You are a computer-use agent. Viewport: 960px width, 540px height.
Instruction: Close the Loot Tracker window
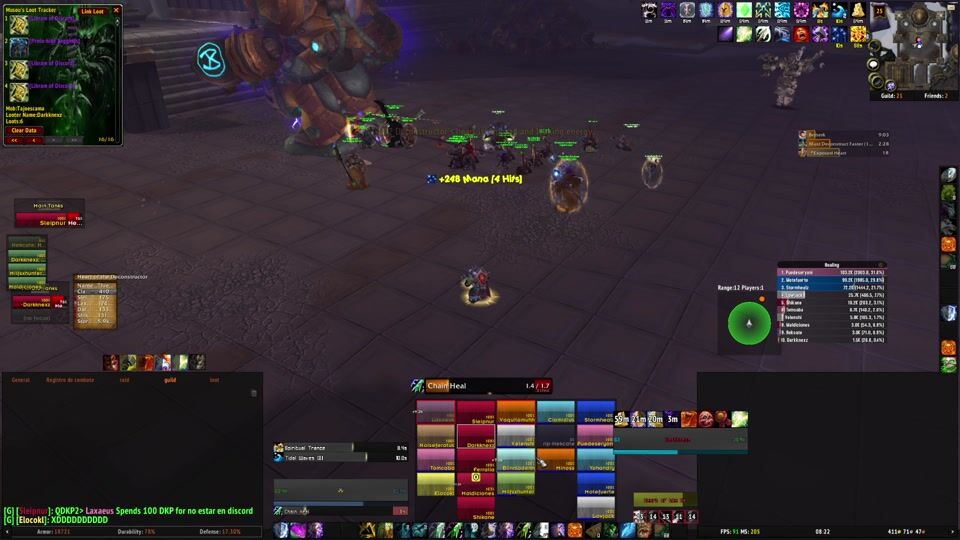116,11
